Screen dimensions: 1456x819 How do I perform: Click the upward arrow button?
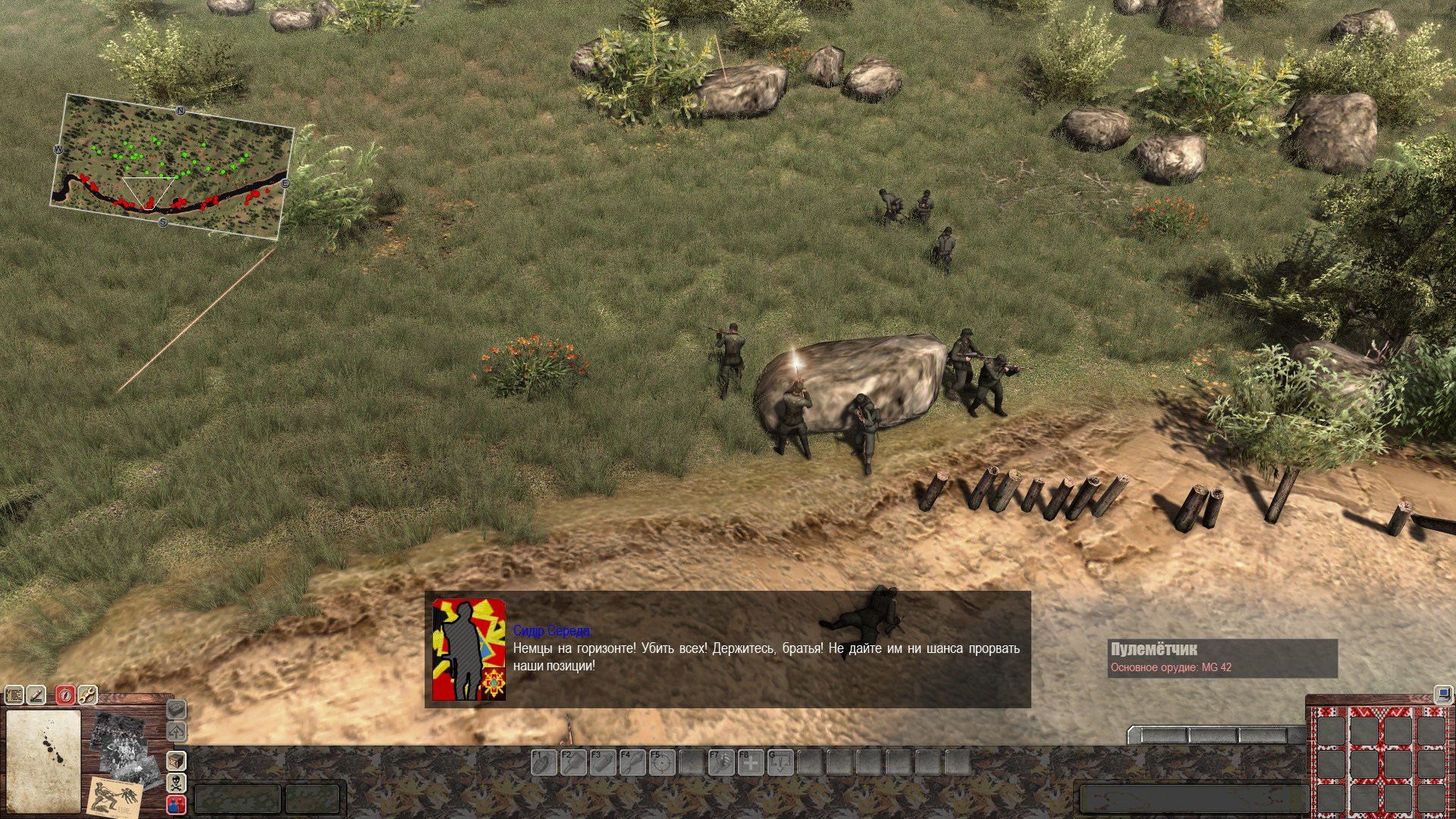coord(176,733)
